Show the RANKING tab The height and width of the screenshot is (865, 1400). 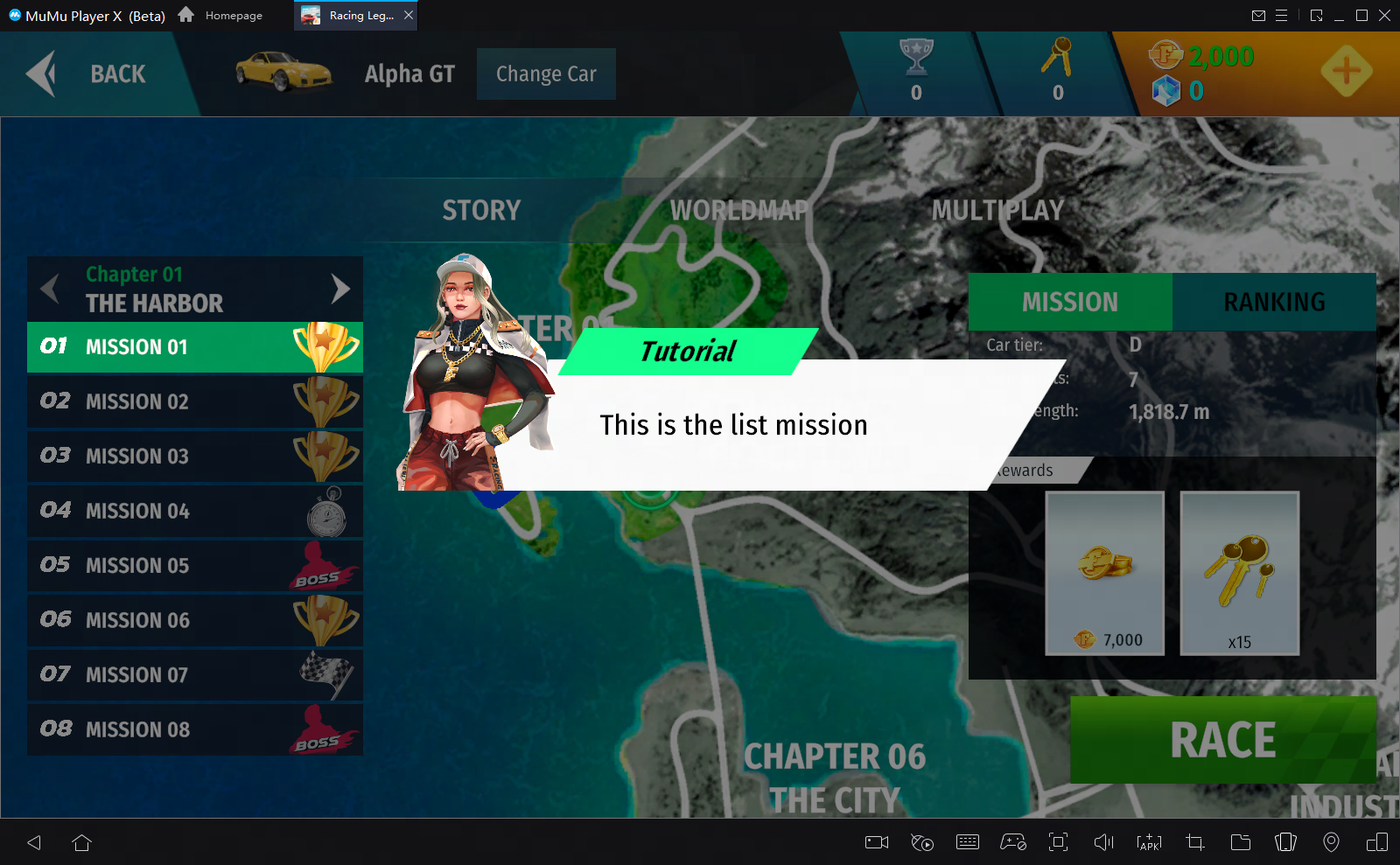pos(1274,303)
